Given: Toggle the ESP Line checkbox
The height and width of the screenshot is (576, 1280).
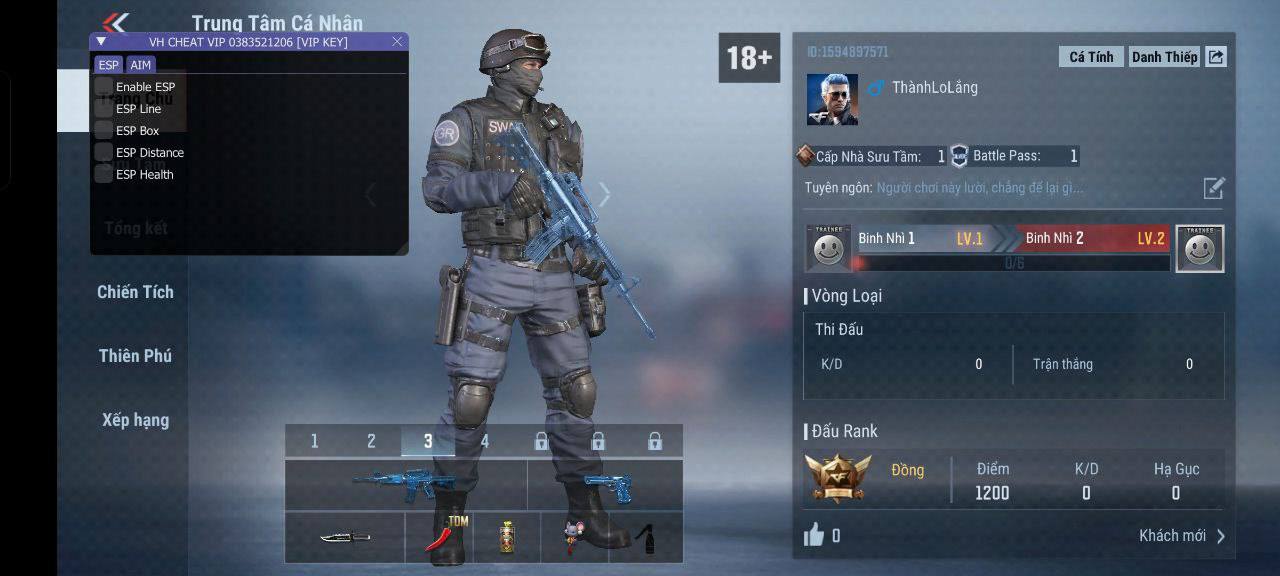Looking at the screenshot, I should (104, 109).
